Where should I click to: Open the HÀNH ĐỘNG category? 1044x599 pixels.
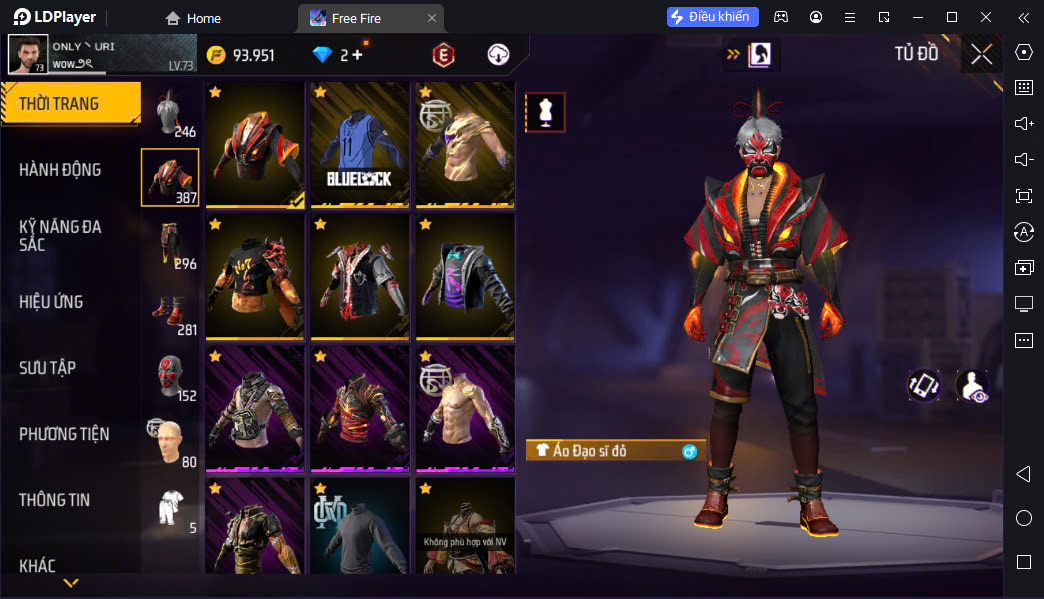click(x=60, y=170)
